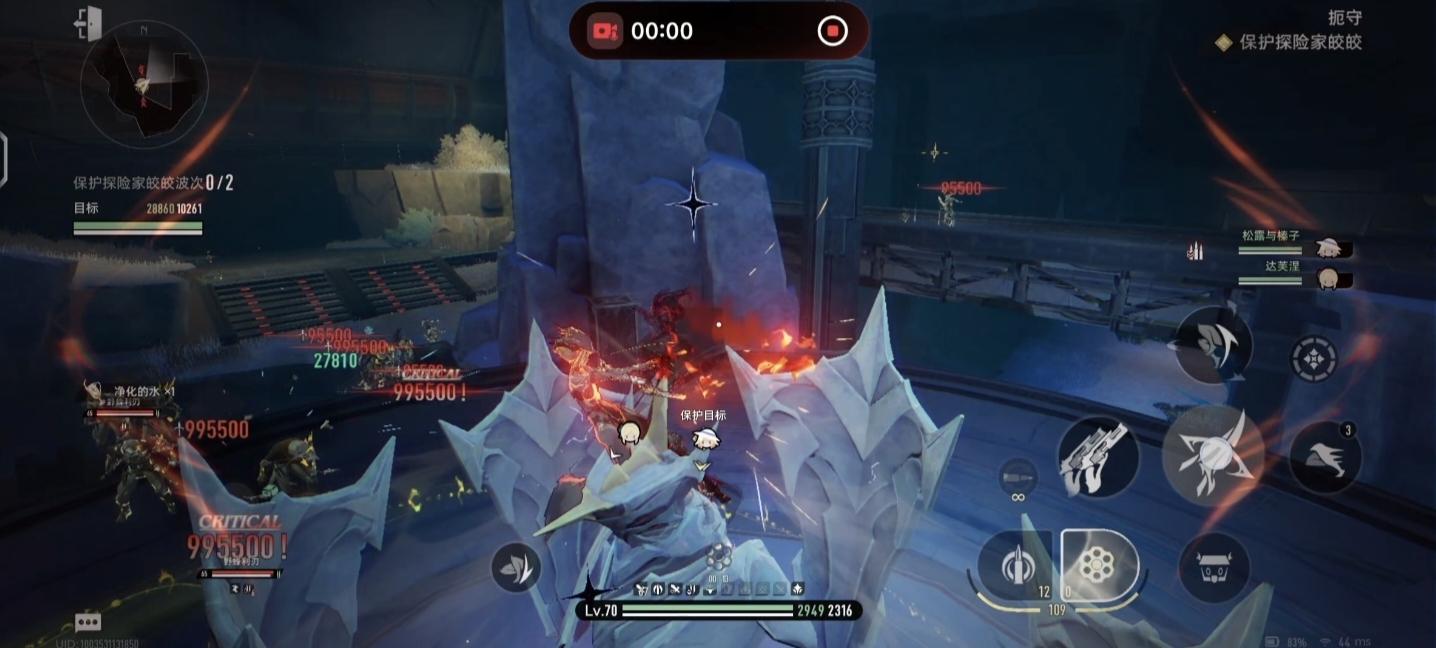Tap the exit door icon
The height and width of the screenshot is (648, 1436).
[x=89, y=23]
